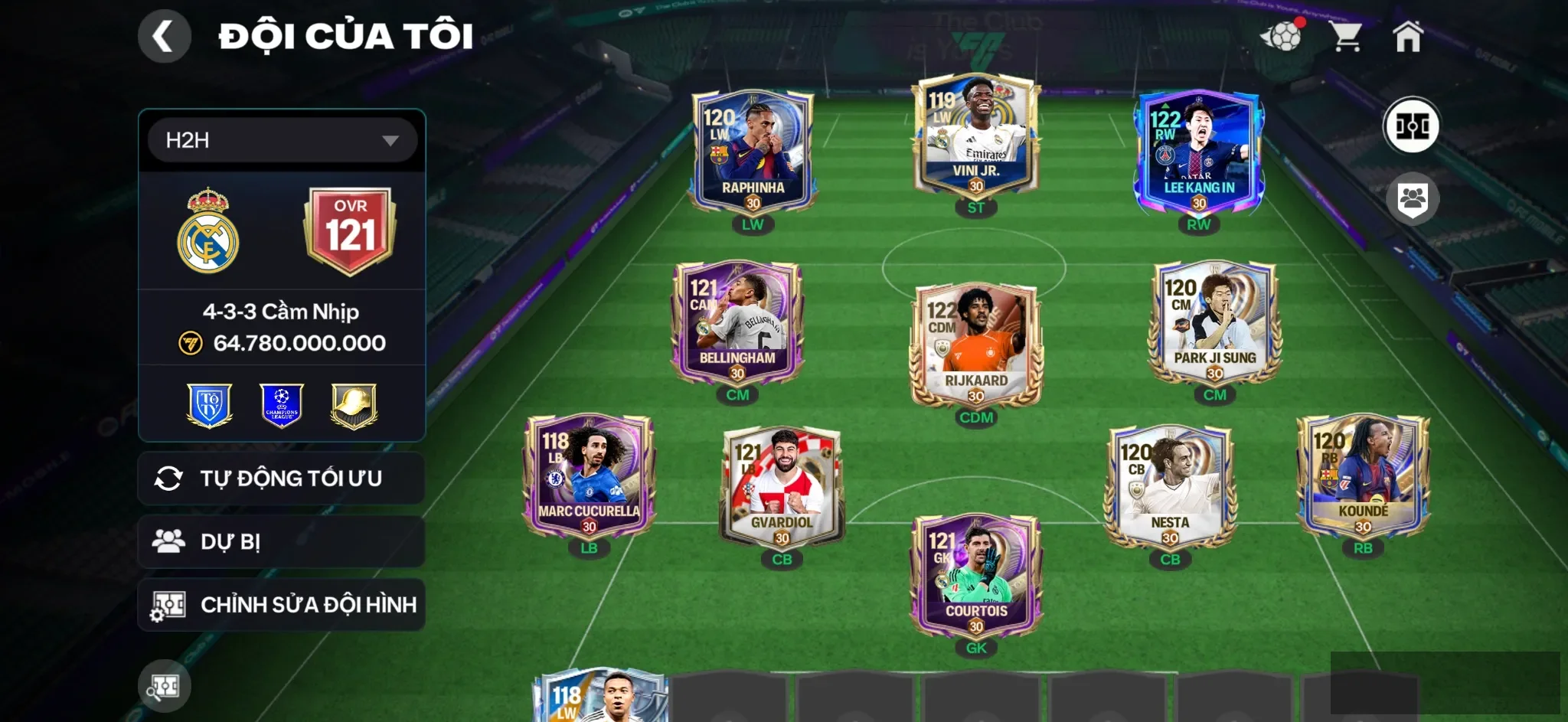Open the shopping cart store

(x=1345, y=36)
